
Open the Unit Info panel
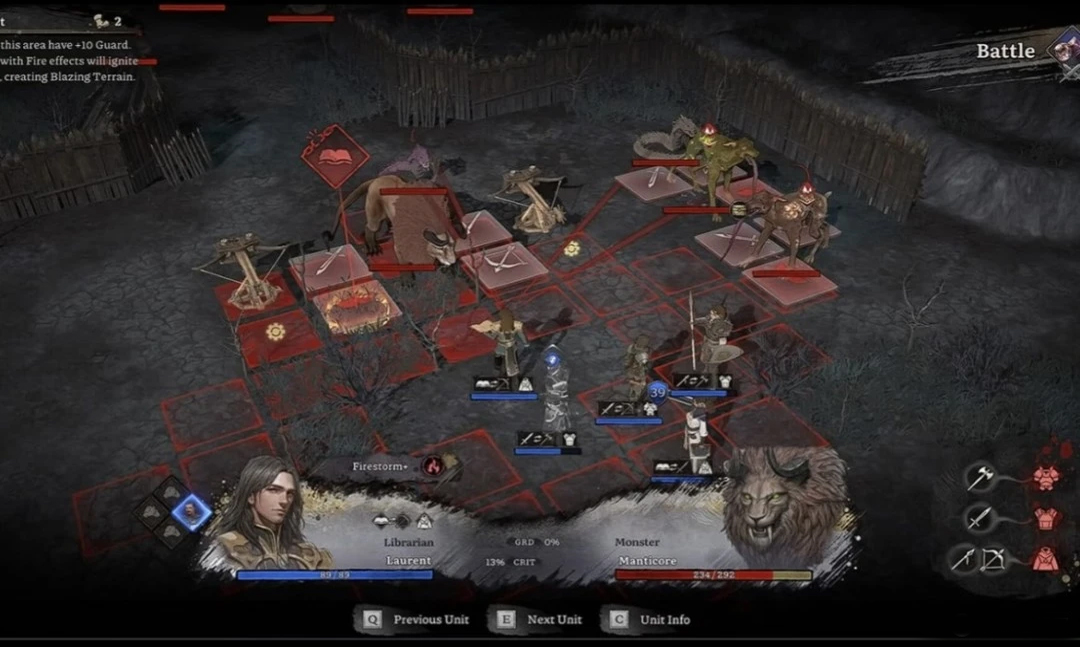pyautogui.click(x=651, y=619)
